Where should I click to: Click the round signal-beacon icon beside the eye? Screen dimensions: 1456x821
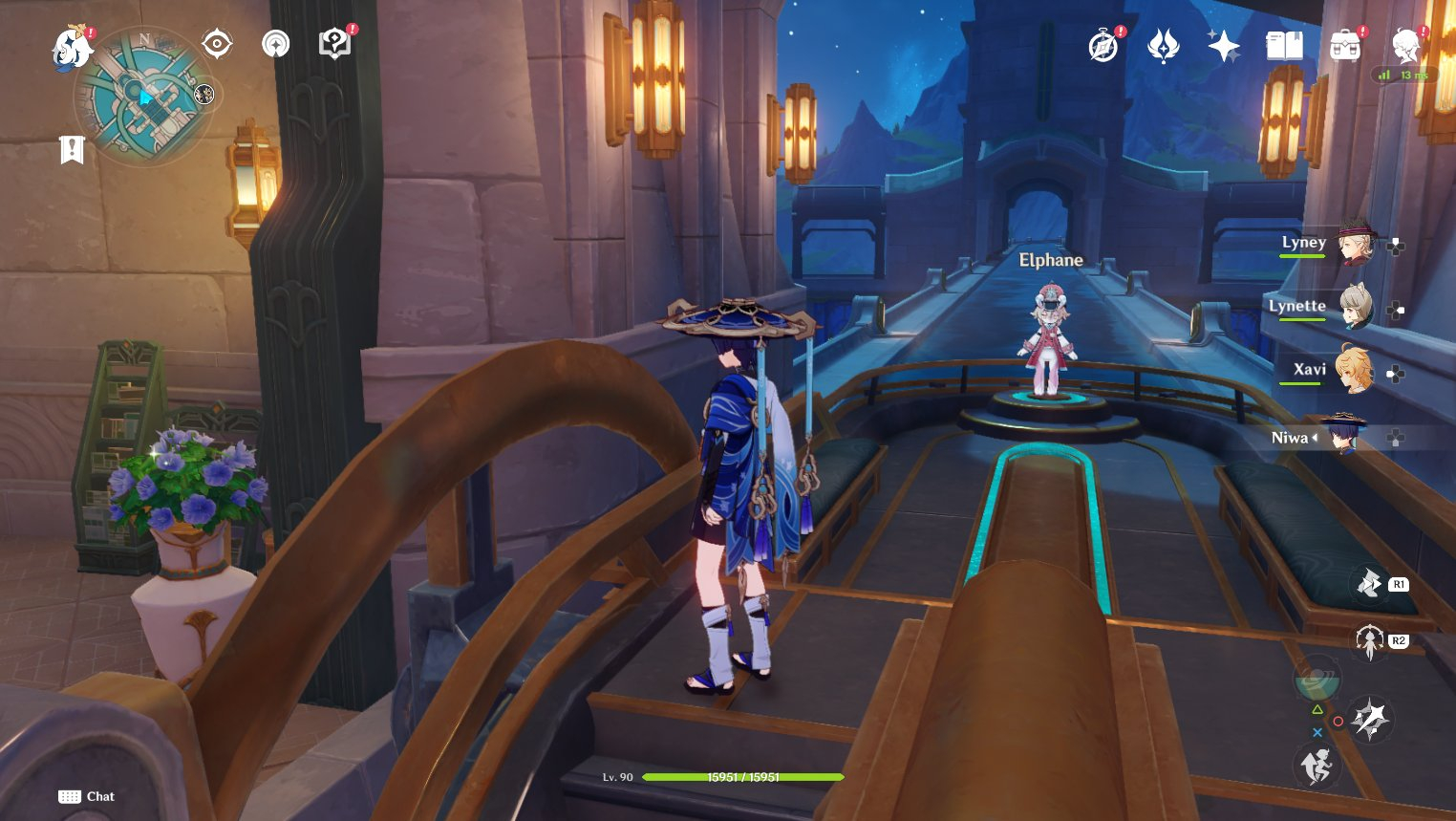click(x=276, y=44)
